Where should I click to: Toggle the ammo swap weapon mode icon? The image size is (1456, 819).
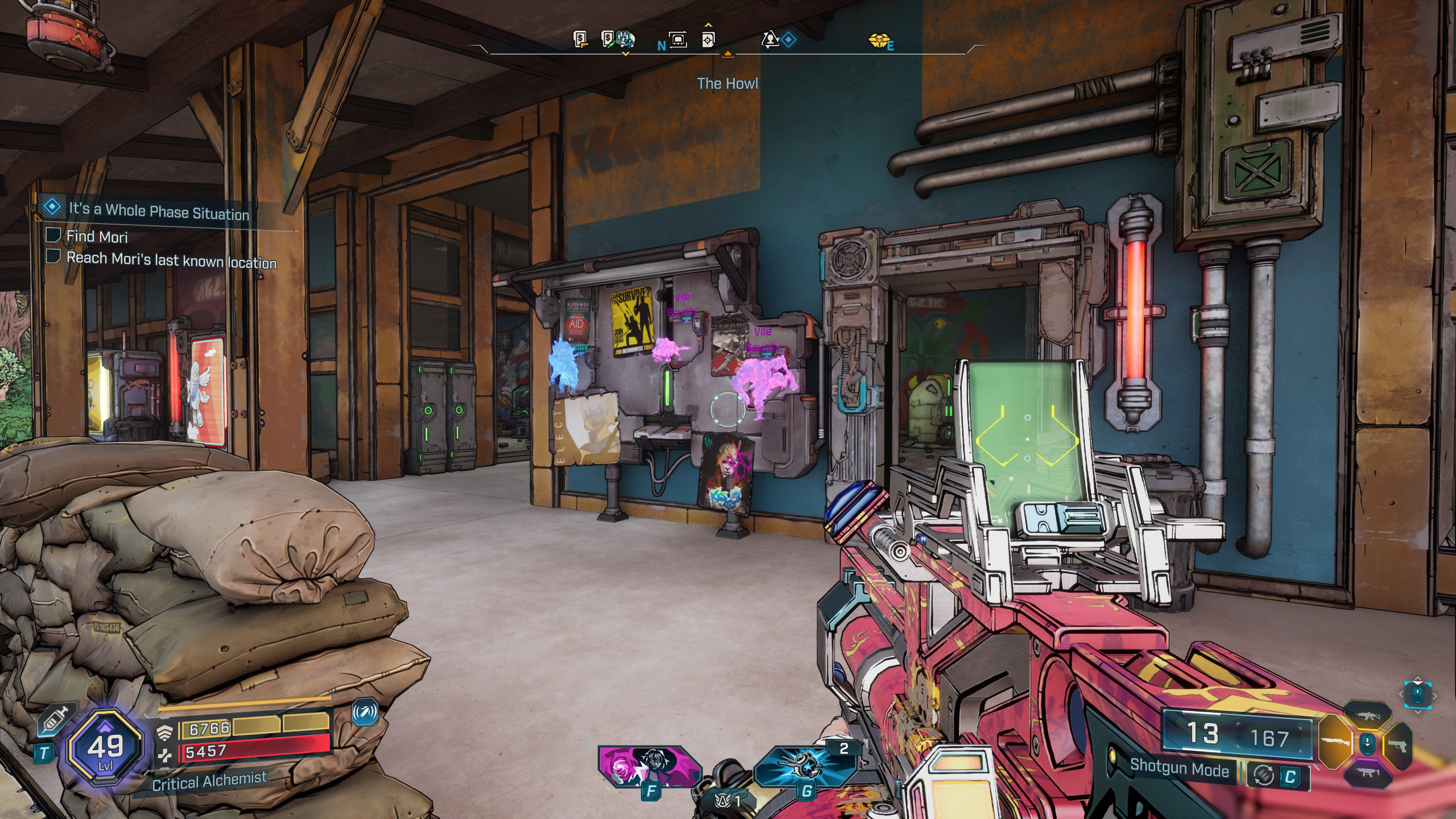pos(1263,775)
